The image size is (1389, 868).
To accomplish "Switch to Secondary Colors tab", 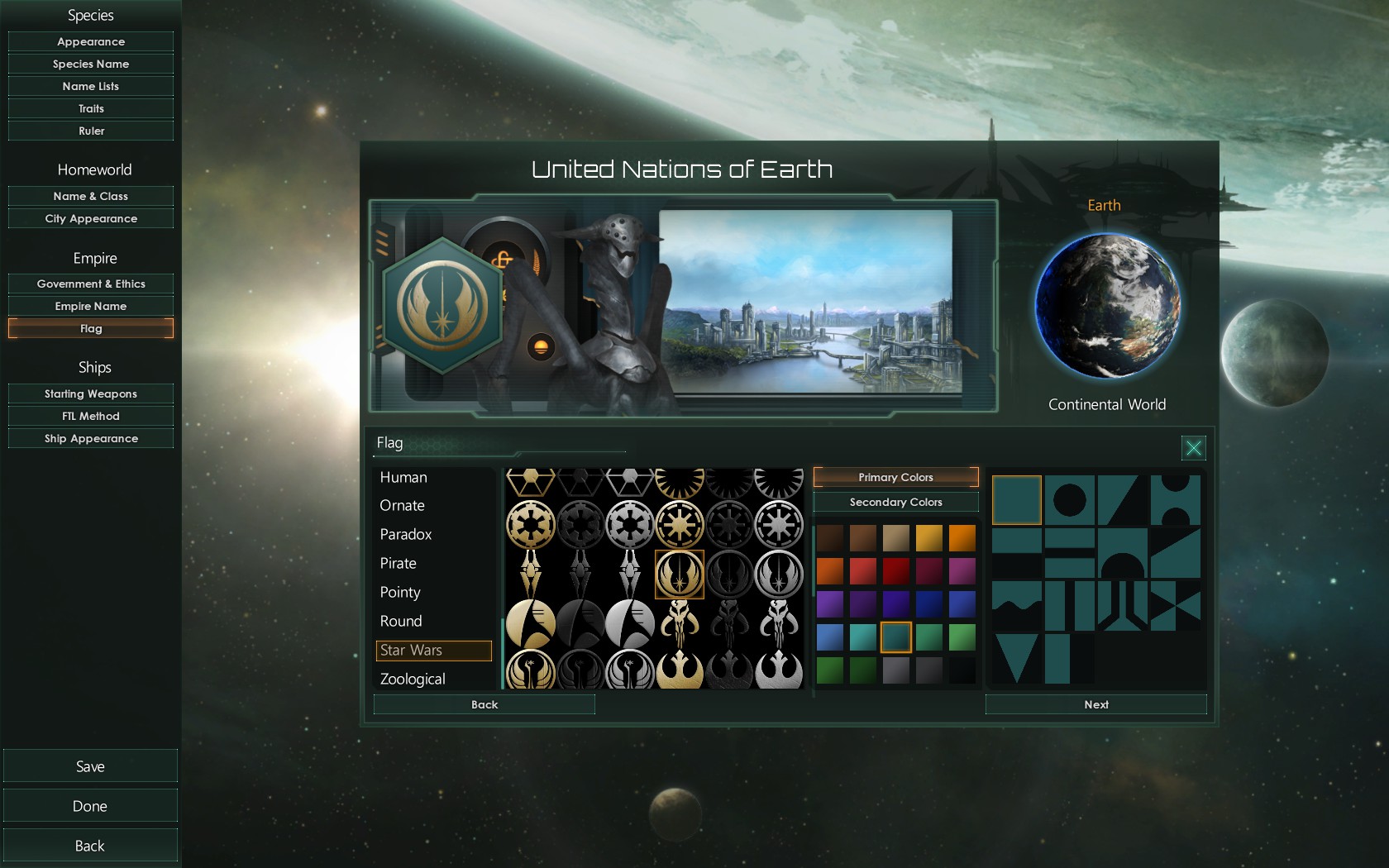I will 895,502.
